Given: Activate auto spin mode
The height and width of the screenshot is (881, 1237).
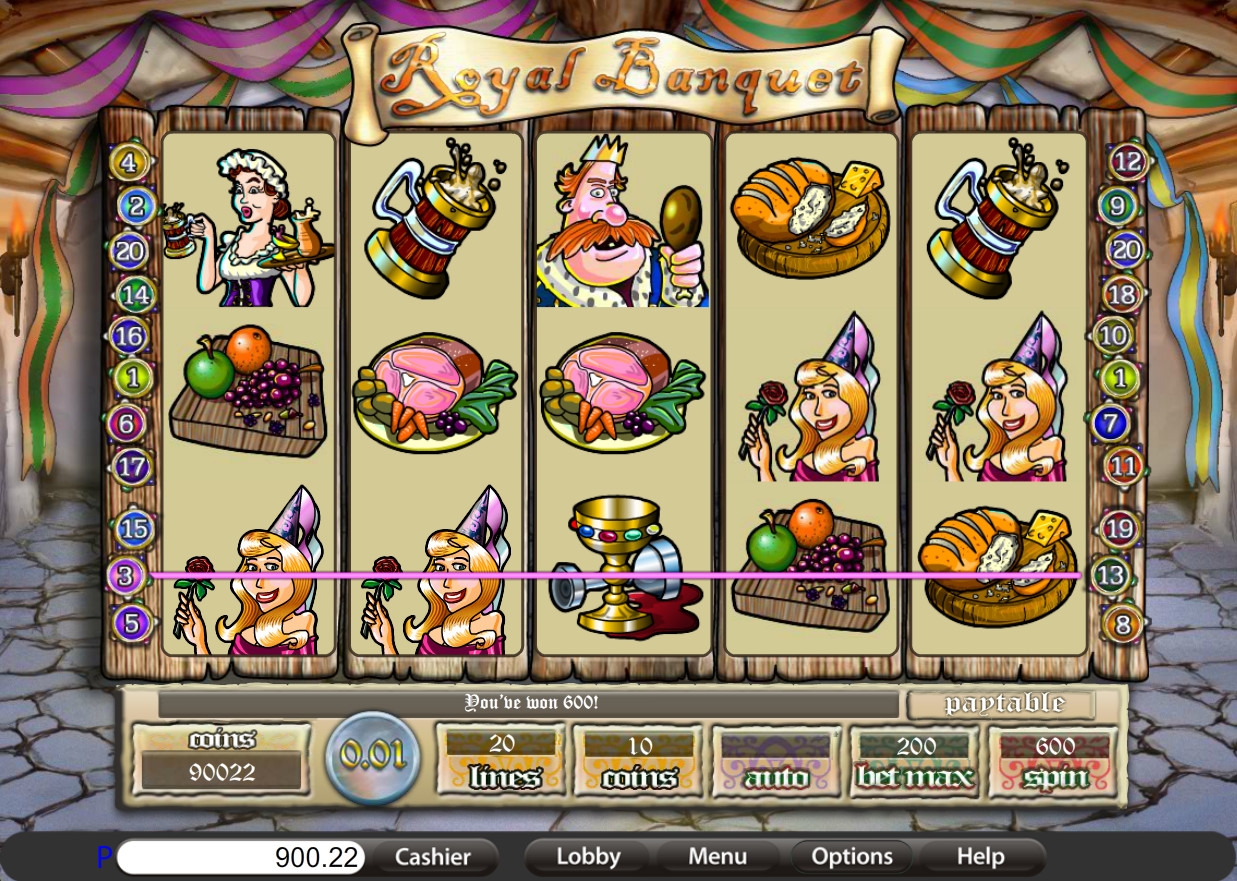Looking at the screenshot, I should pos(776,764).
